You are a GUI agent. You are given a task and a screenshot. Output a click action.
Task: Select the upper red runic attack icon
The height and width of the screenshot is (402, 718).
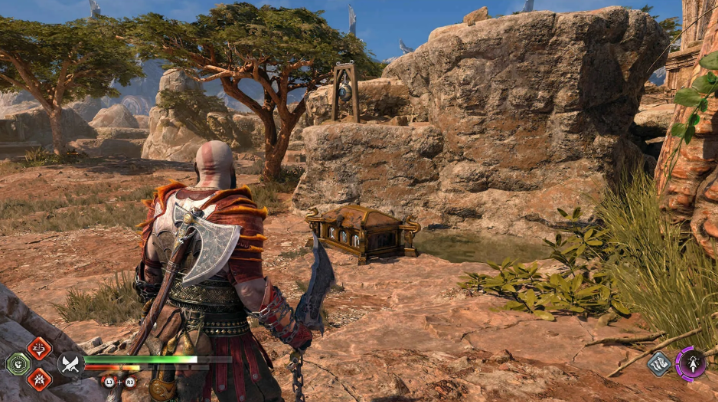(39, 348)
